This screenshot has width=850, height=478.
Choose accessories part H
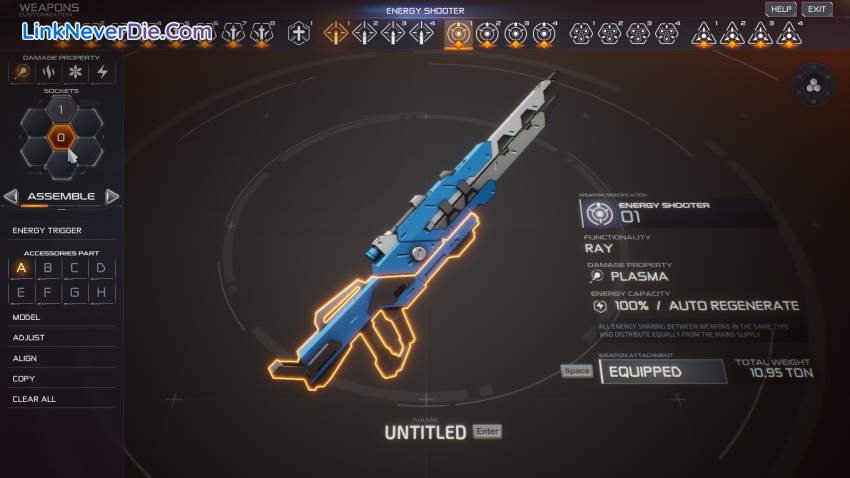pyautogui.click(x=101, y=293)
